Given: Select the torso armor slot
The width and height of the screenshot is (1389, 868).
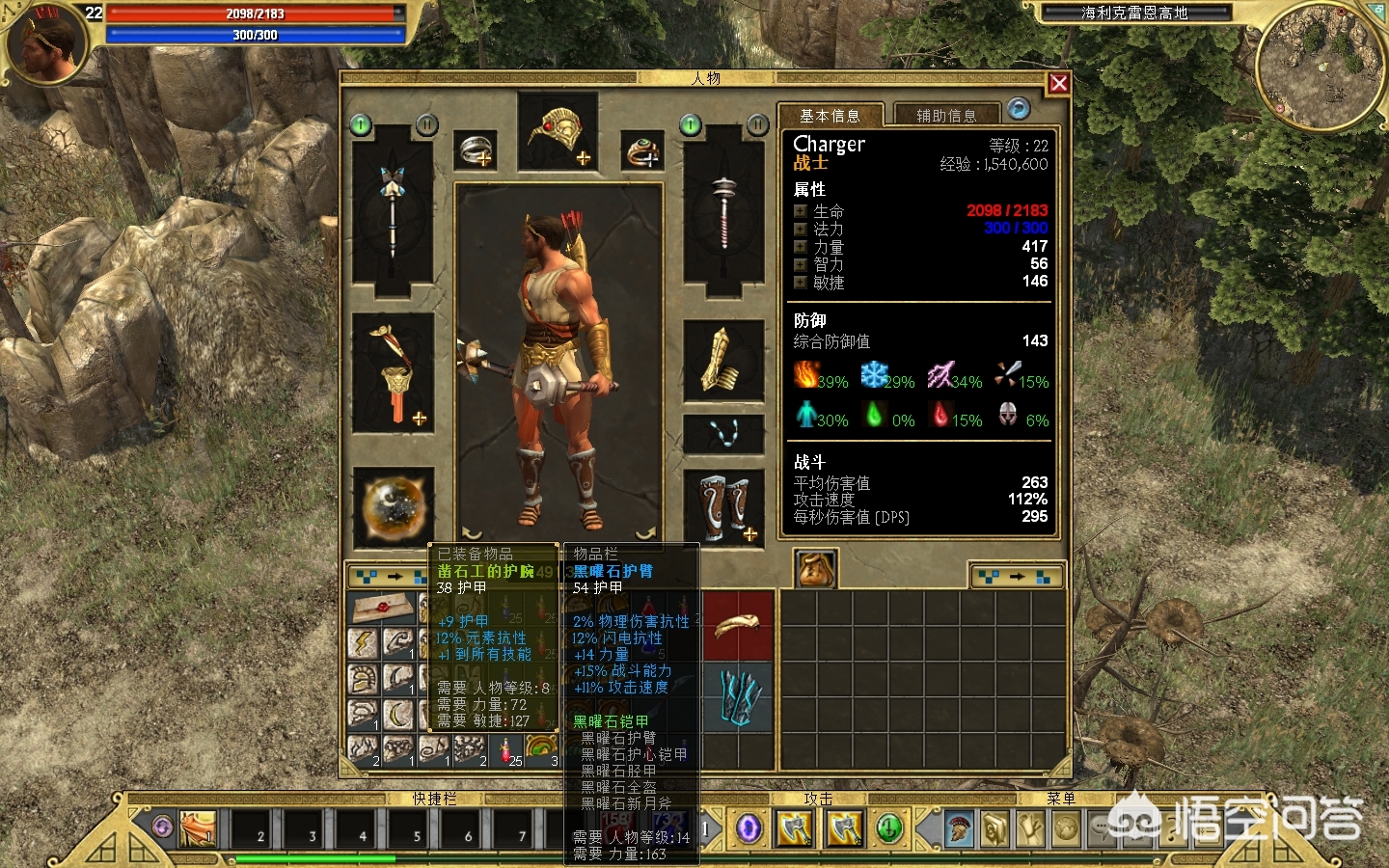Looking at the screenshot, I should [393, 372].
